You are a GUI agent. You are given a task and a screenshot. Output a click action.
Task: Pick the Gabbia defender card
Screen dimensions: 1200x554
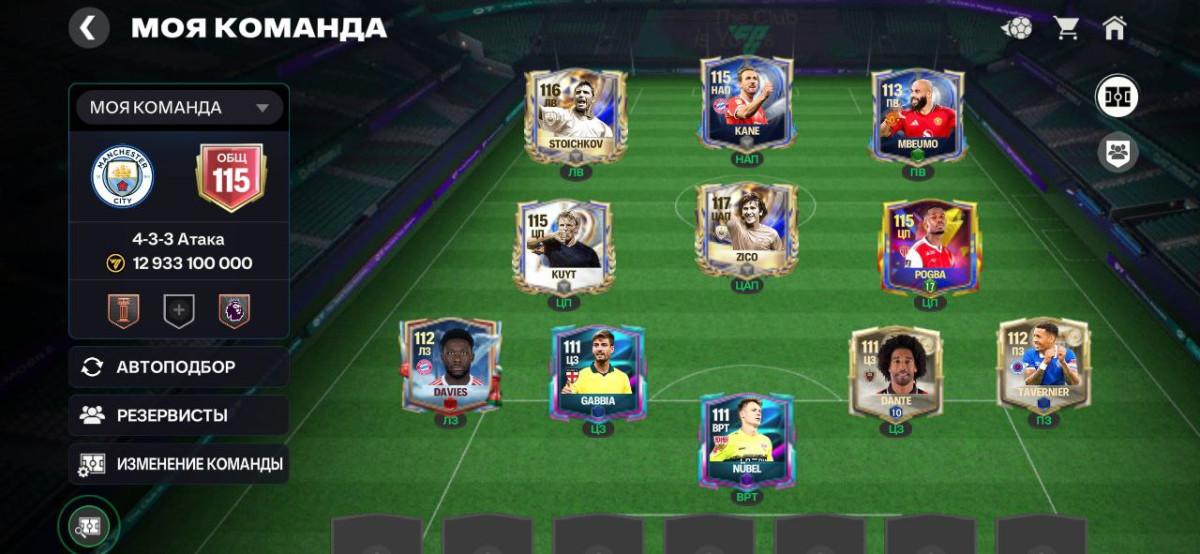pos(598,371)
